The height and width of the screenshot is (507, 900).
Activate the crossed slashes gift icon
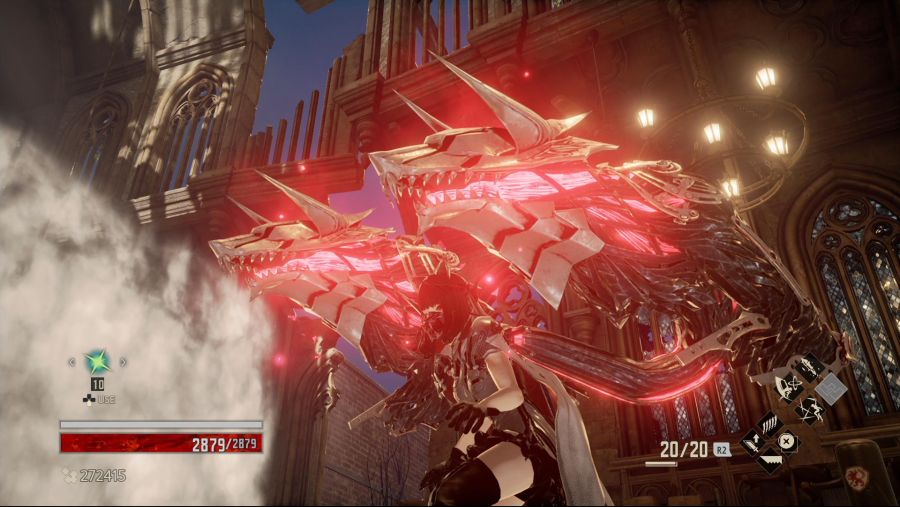810,409
